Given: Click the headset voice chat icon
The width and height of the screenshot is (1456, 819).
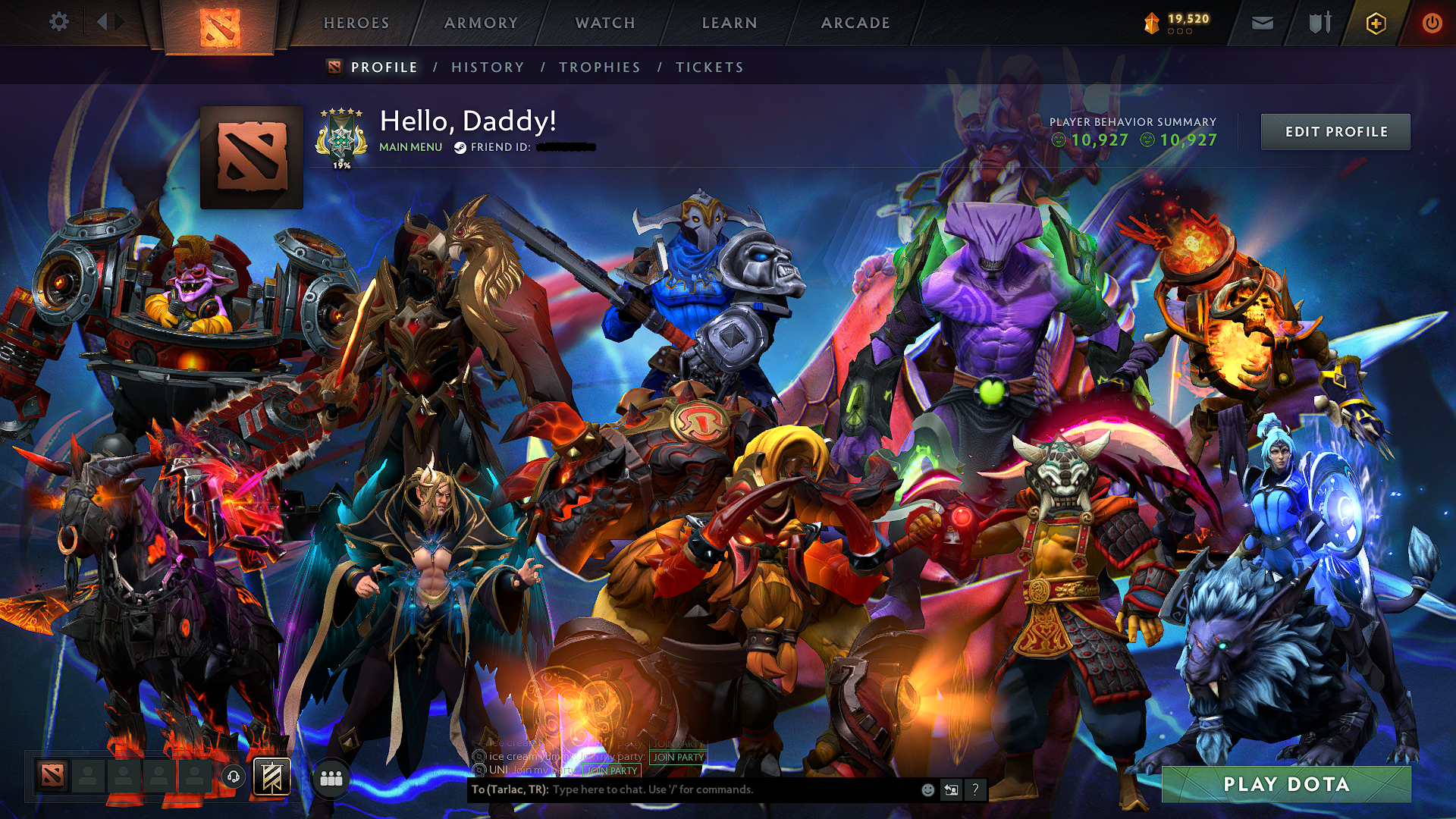Looking at the screenshot, I should click(x=234, y=778).
